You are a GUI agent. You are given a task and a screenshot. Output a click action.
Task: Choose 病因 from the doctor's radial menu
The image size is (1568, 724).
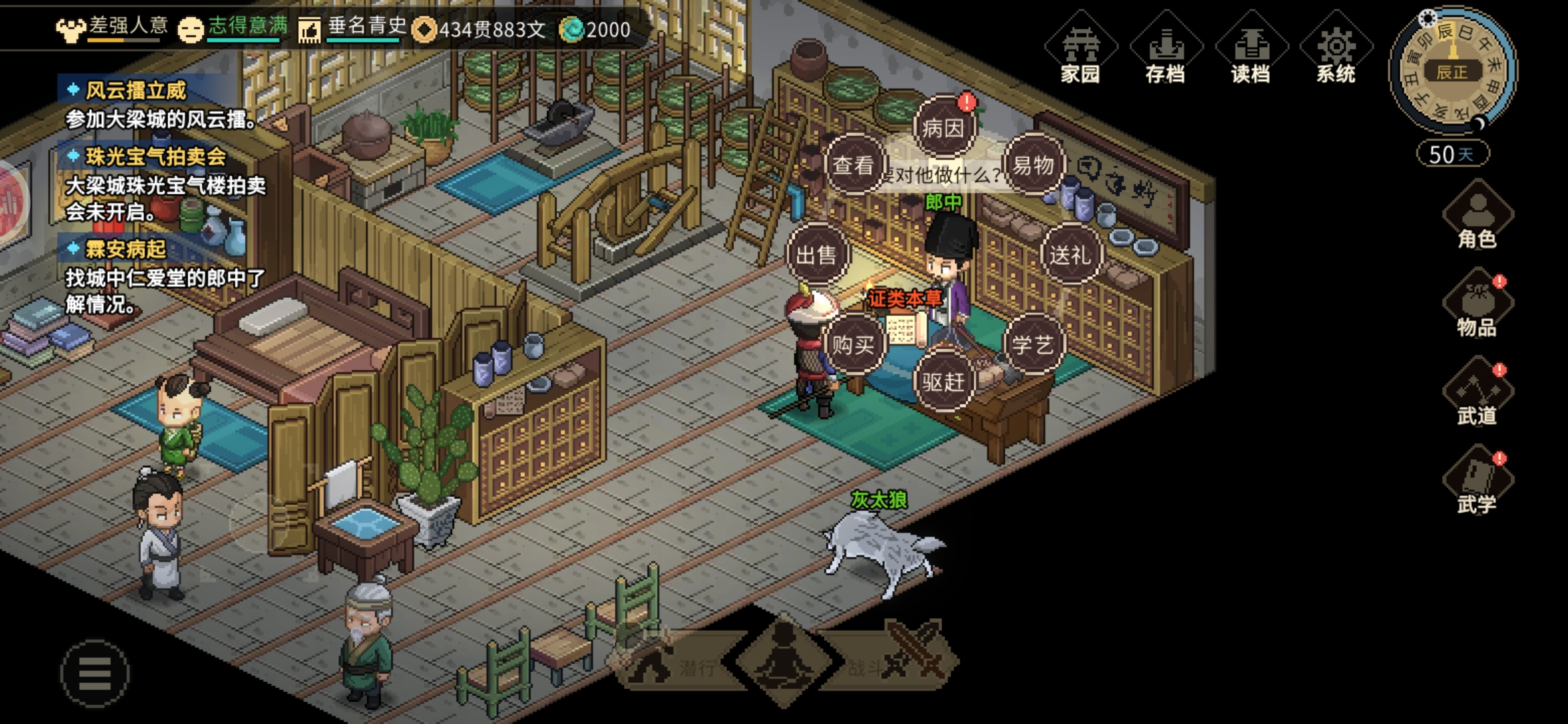click(x=943, y=127)
